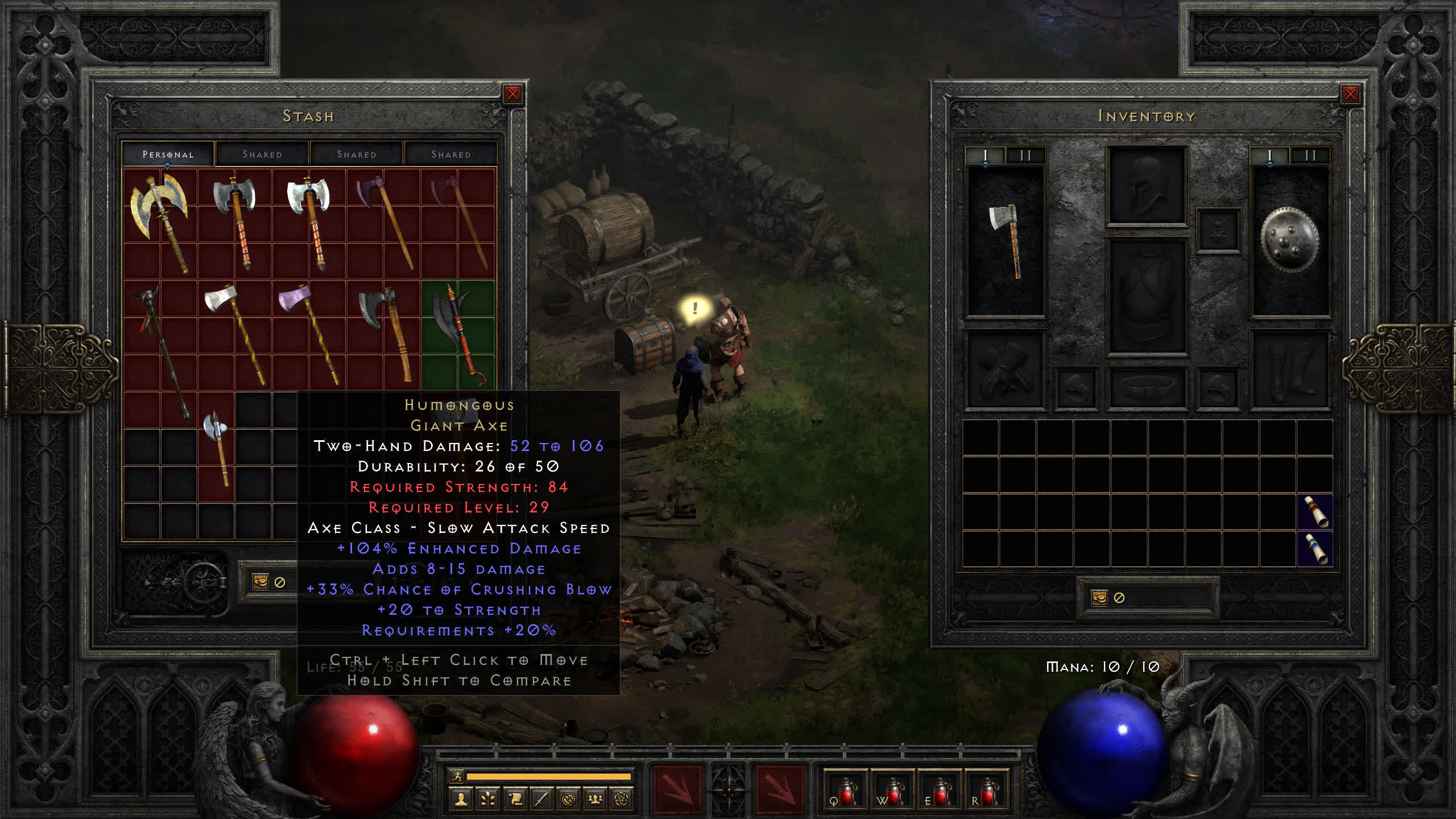Close the Stash panel
Screen dimensions: 1456x819
[512, 94]
